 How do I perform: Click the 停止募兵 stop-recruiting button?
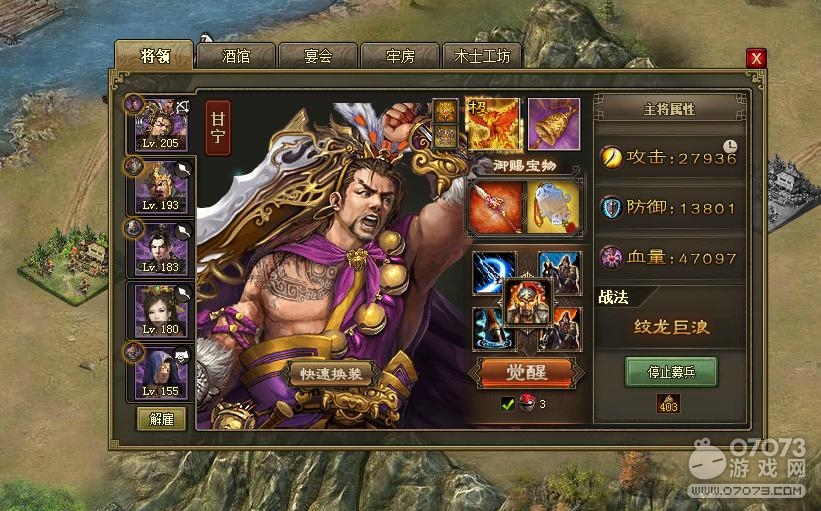pyautogui.click(x=670, y=371)
